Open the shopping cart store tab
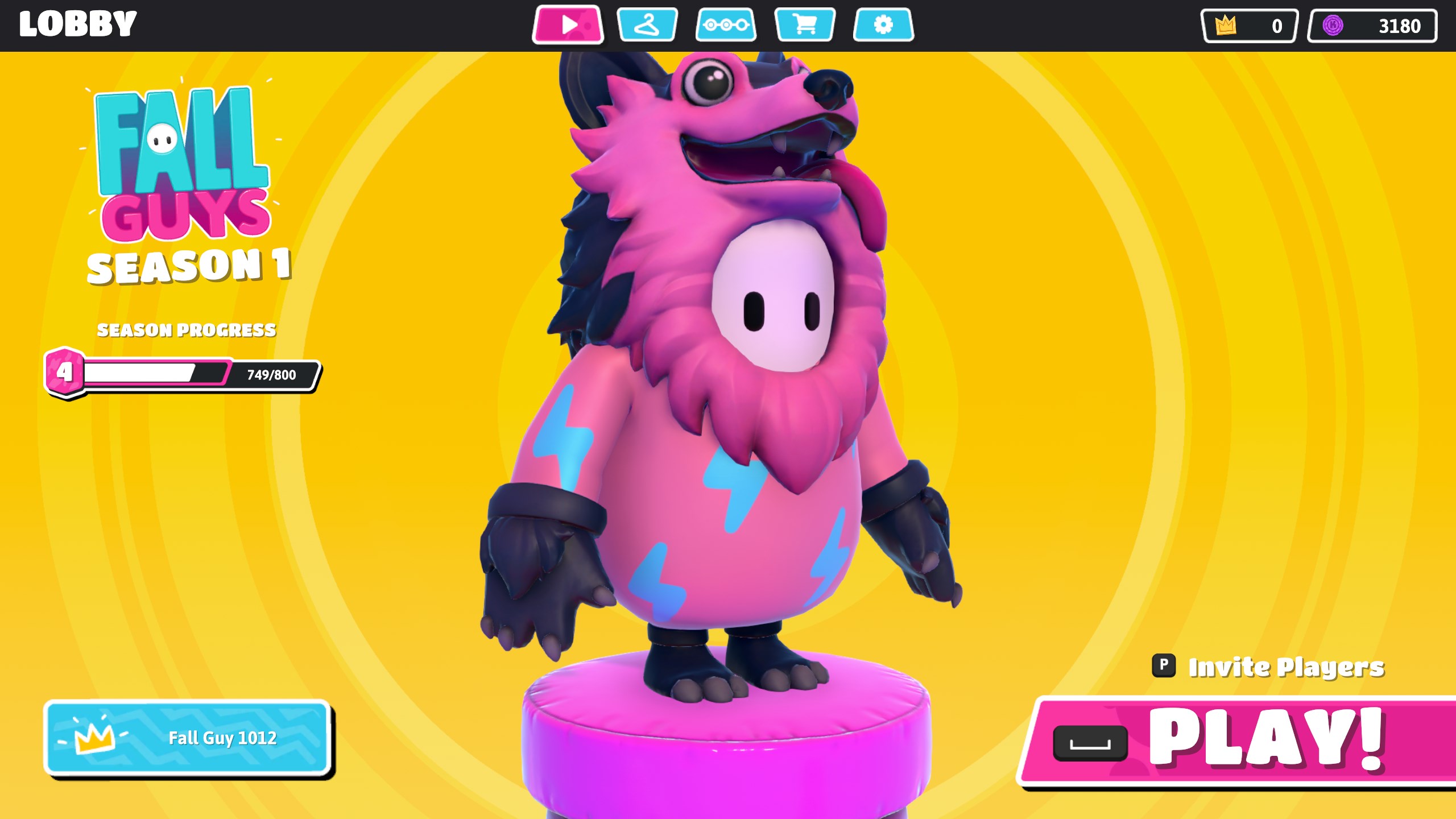The width and height of the screenshot is (1456, 819). point(805,25)
